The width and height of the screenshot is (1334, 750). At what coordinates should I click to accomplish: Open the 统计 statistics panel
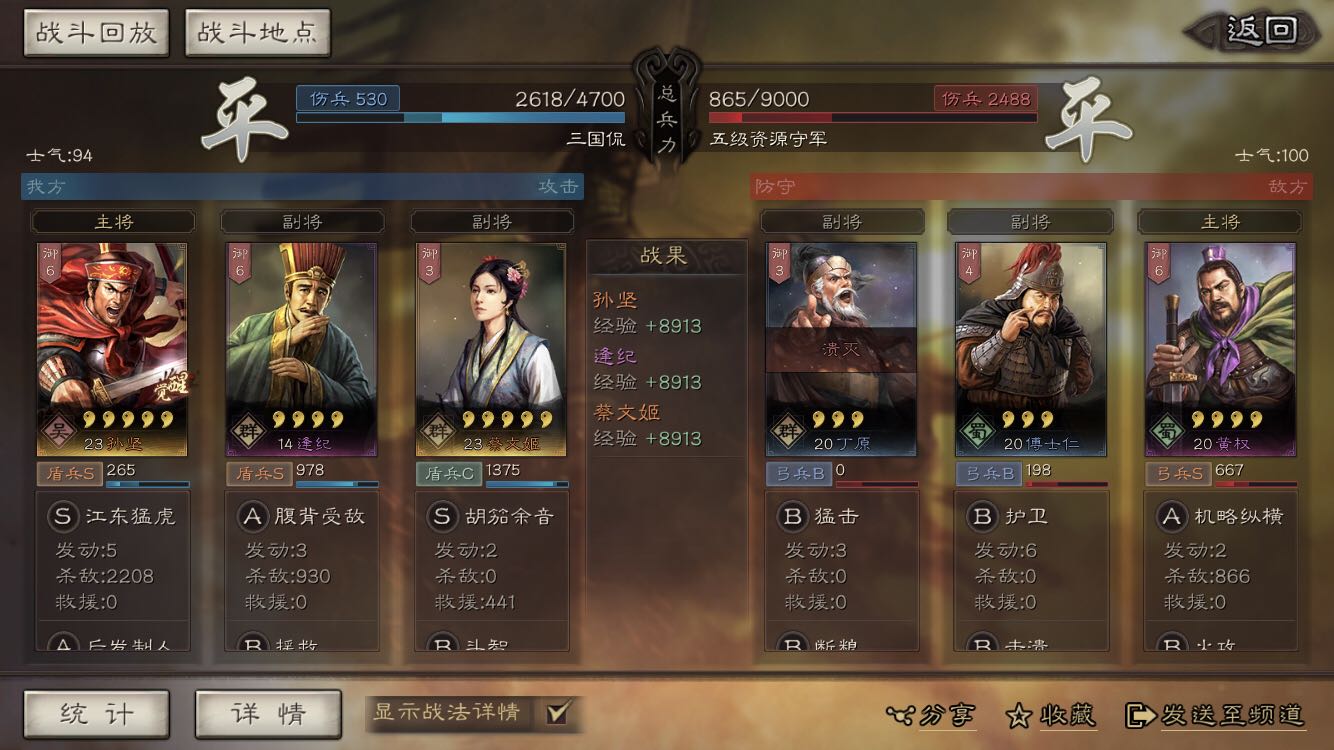(96, 714)
